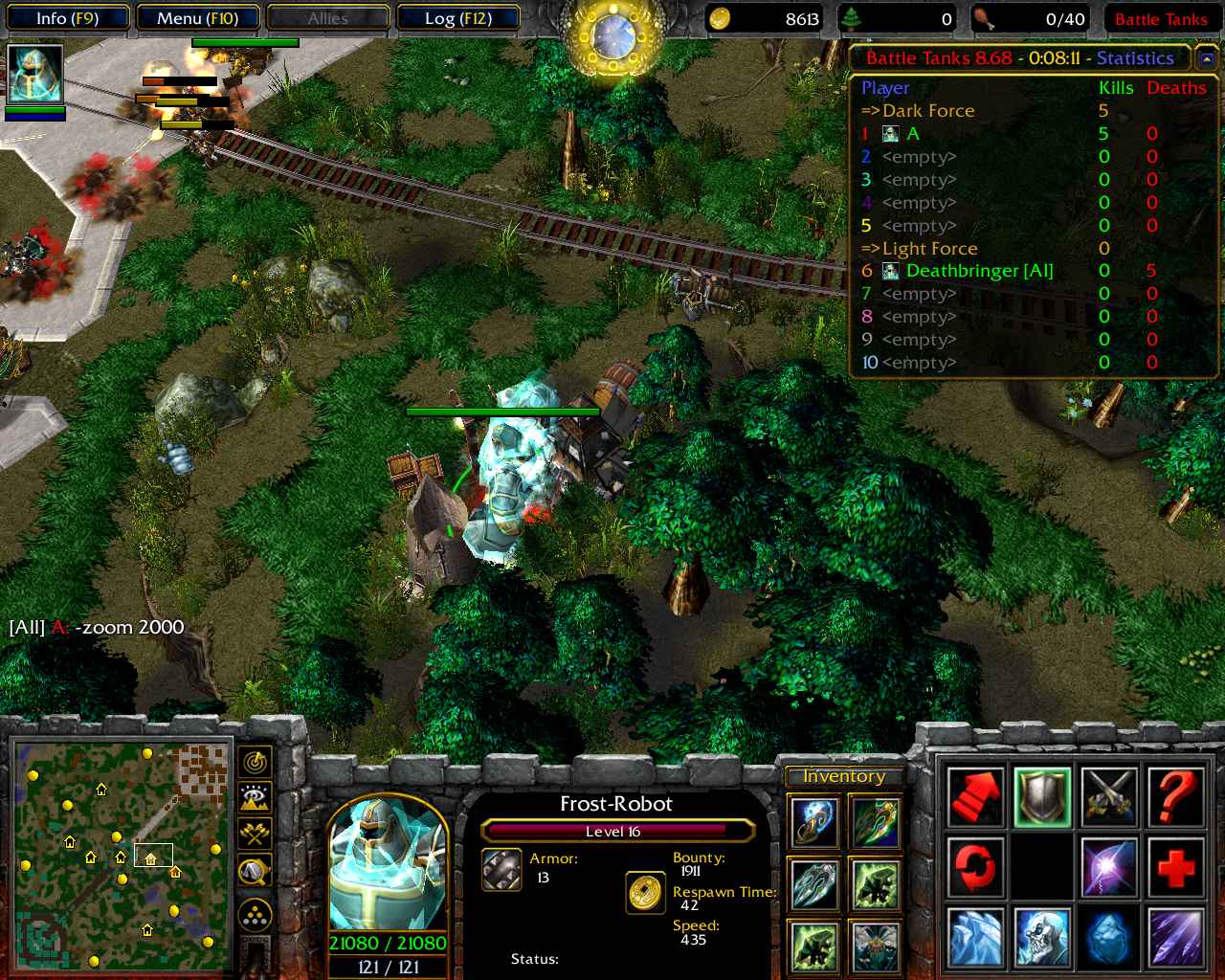The width and height of the screenshot is (1225, 980).
Task: Choose the crossed swords attack command
Action: pos(1109,797)
